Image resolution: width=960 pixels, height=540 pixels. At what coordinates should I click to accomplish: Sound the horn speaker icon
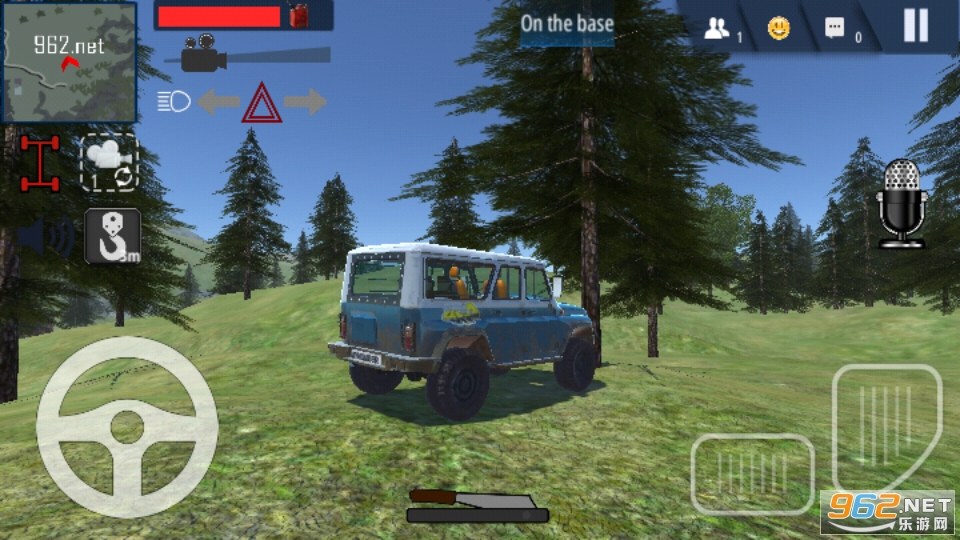46,237
